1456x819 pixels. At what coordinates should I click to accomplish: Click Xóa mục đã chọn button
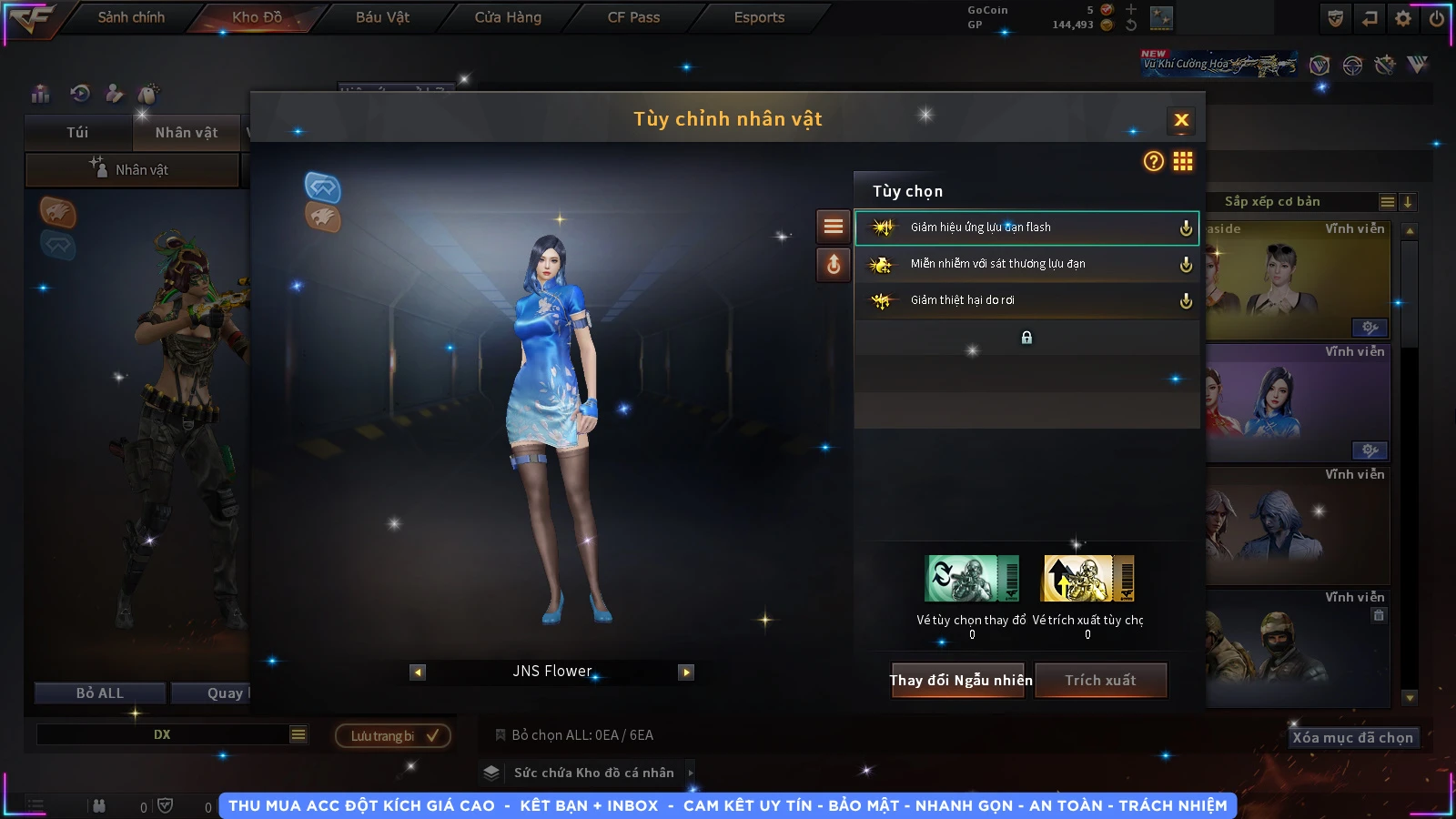(1352, 737)
